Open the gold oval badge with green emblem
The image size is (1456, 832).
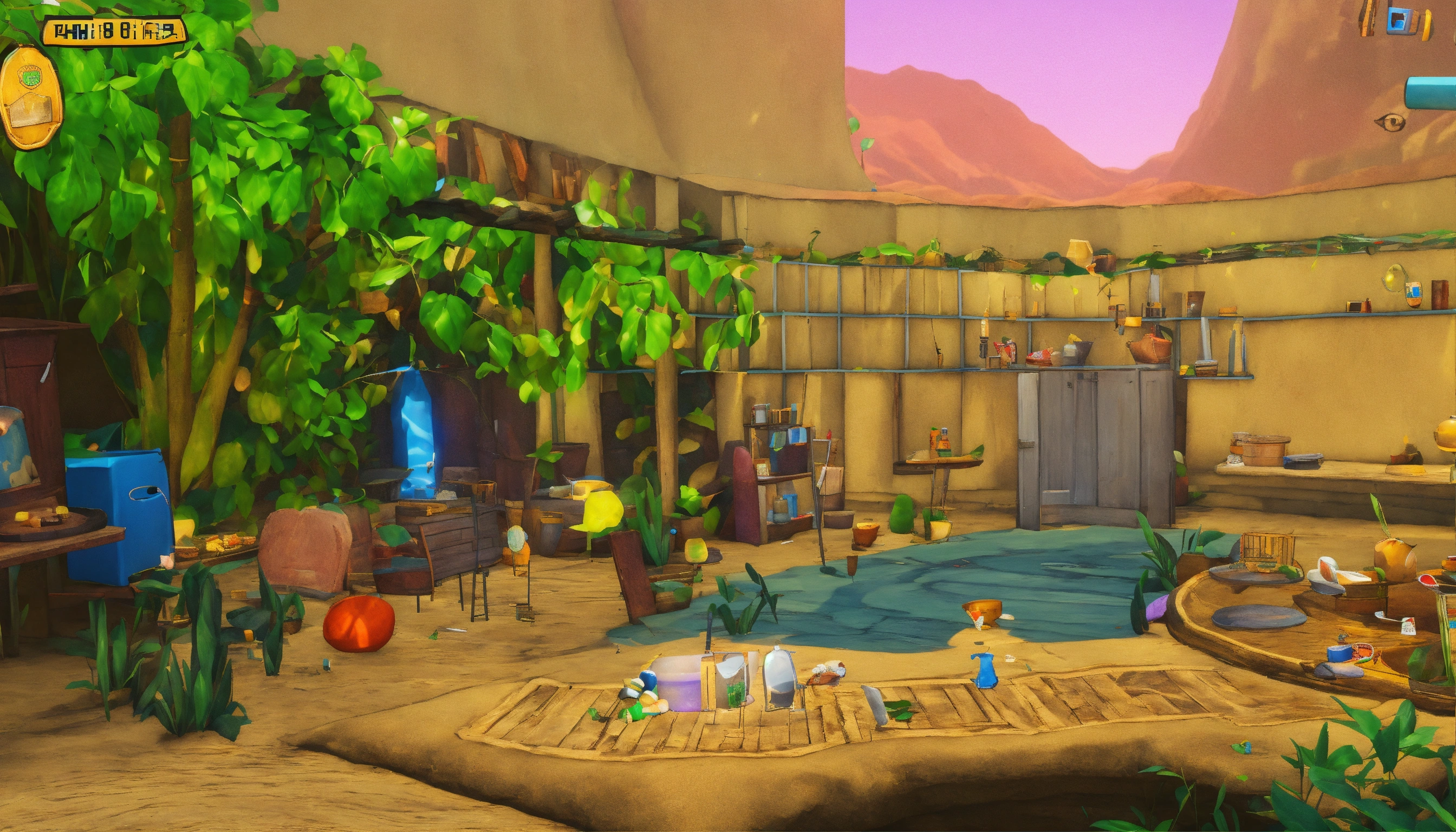tap(30, 97)
